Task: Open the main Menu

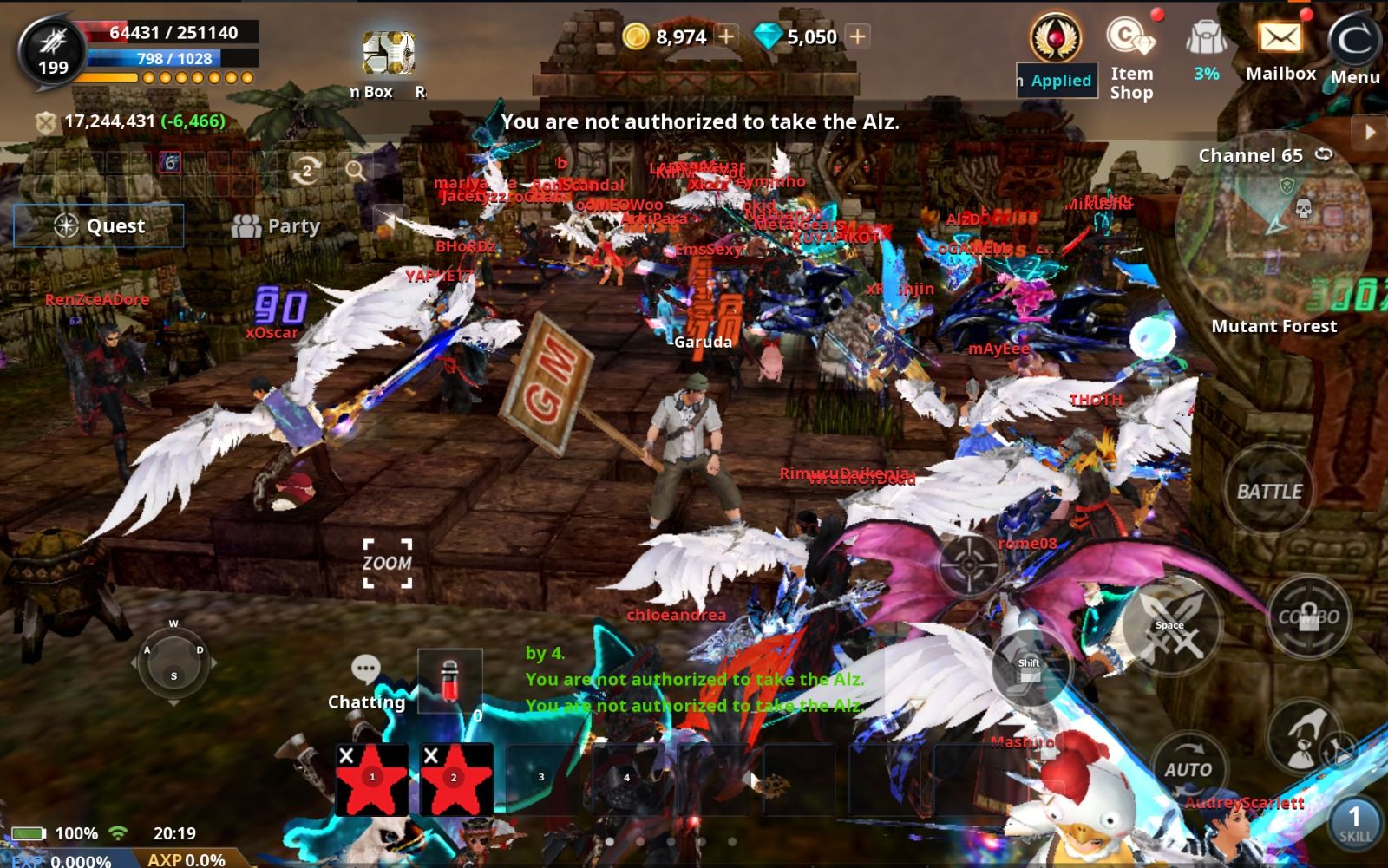Action: tap(1355, 52)
